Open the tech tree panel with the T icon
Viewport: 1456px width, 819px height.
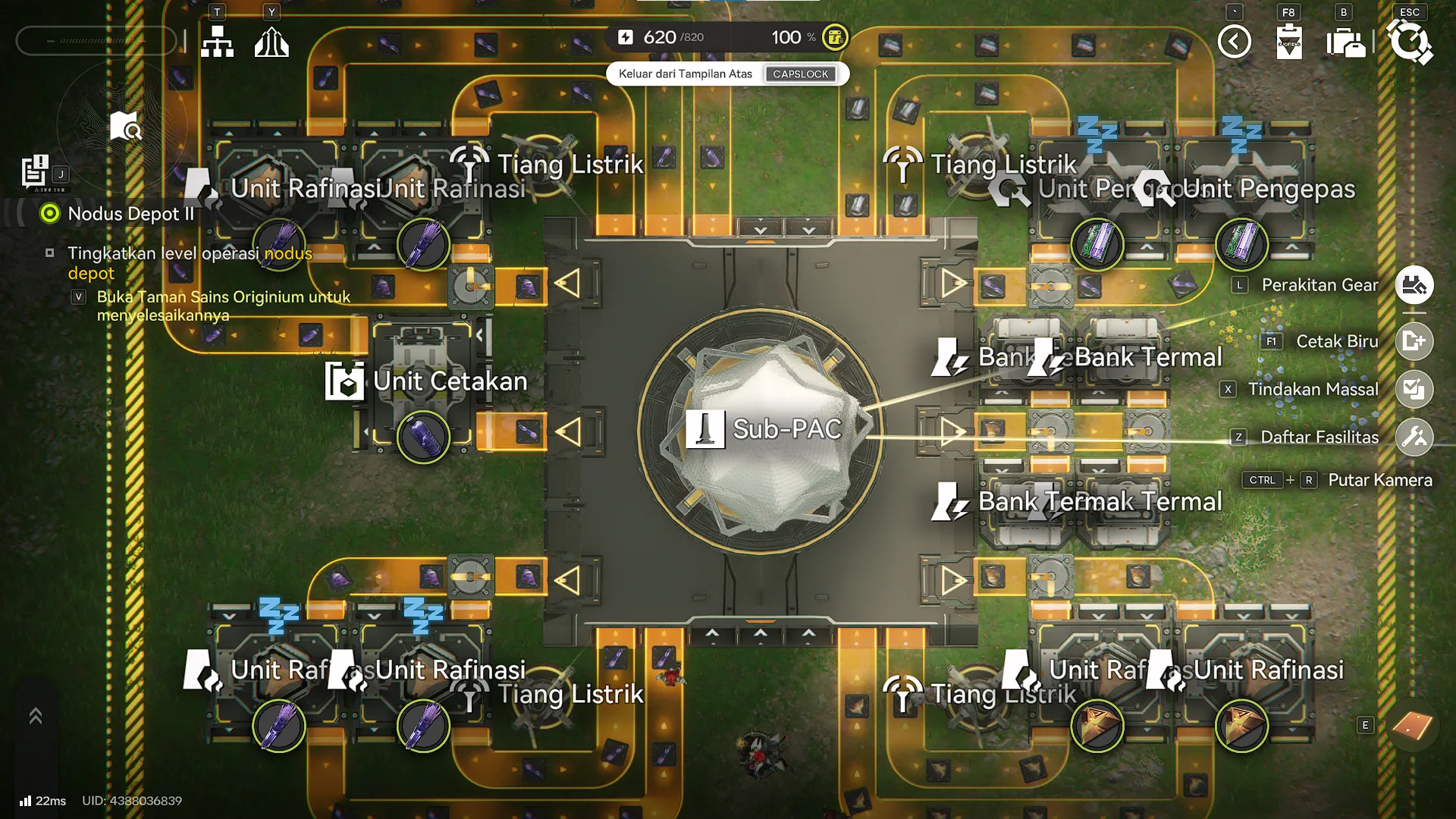[218, 42]
